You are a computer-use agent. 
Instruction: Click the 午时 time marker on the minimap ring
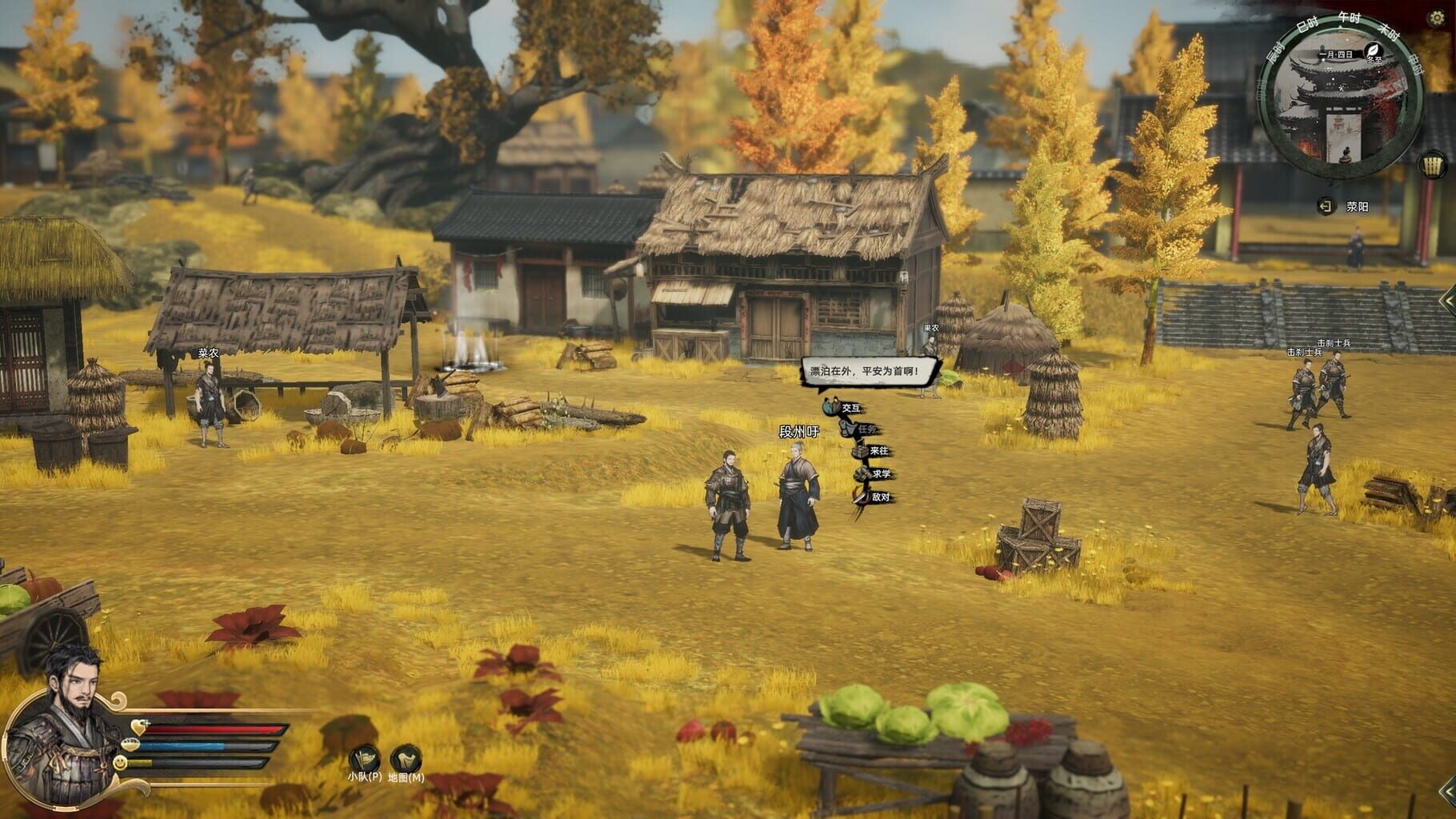pyautogui.click(x=1349, y=20)
